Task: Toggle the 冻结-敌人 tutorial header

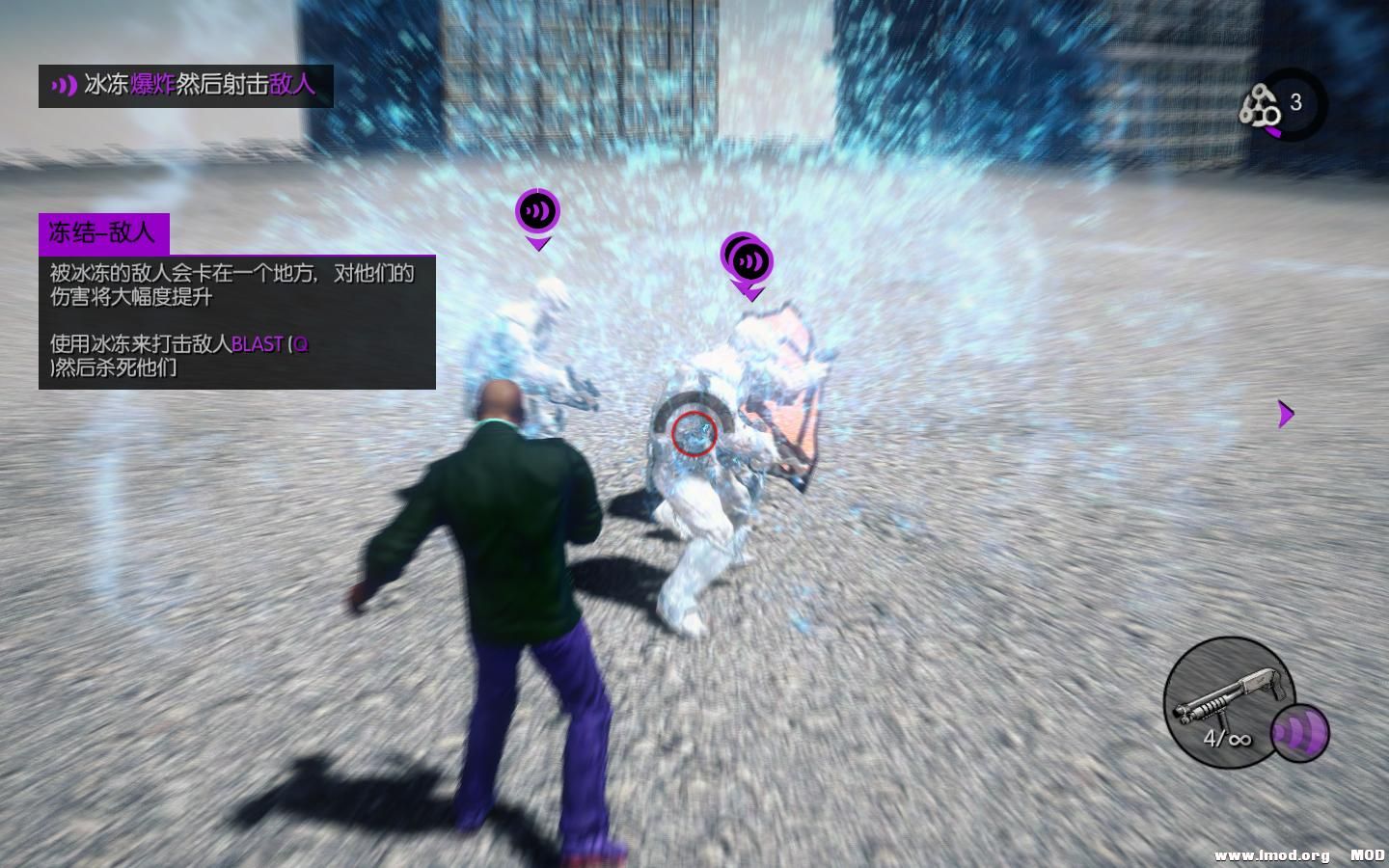Action: (x=102, y=231)
